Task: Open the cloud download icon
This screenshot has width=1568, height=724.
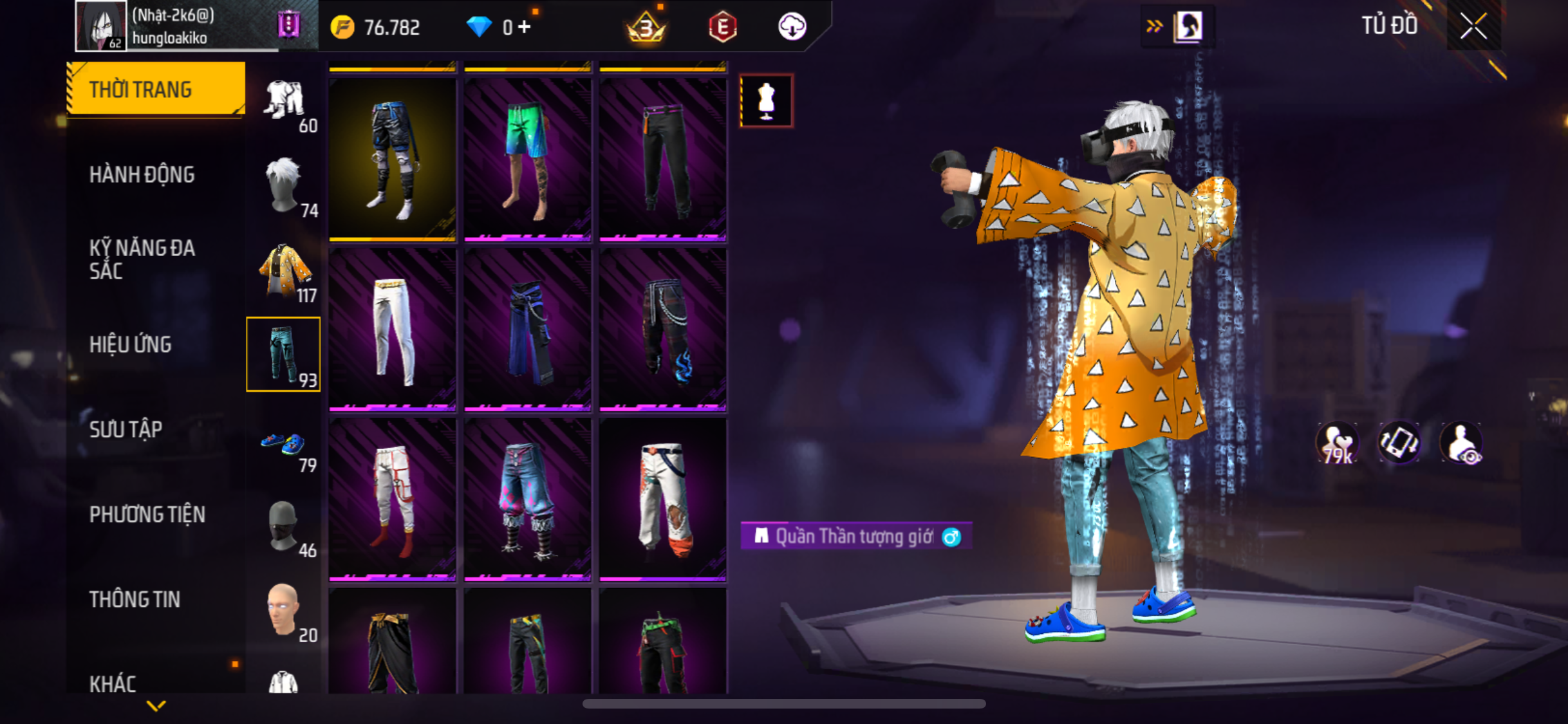Action: pyautogui.click(x=792, y=27)
